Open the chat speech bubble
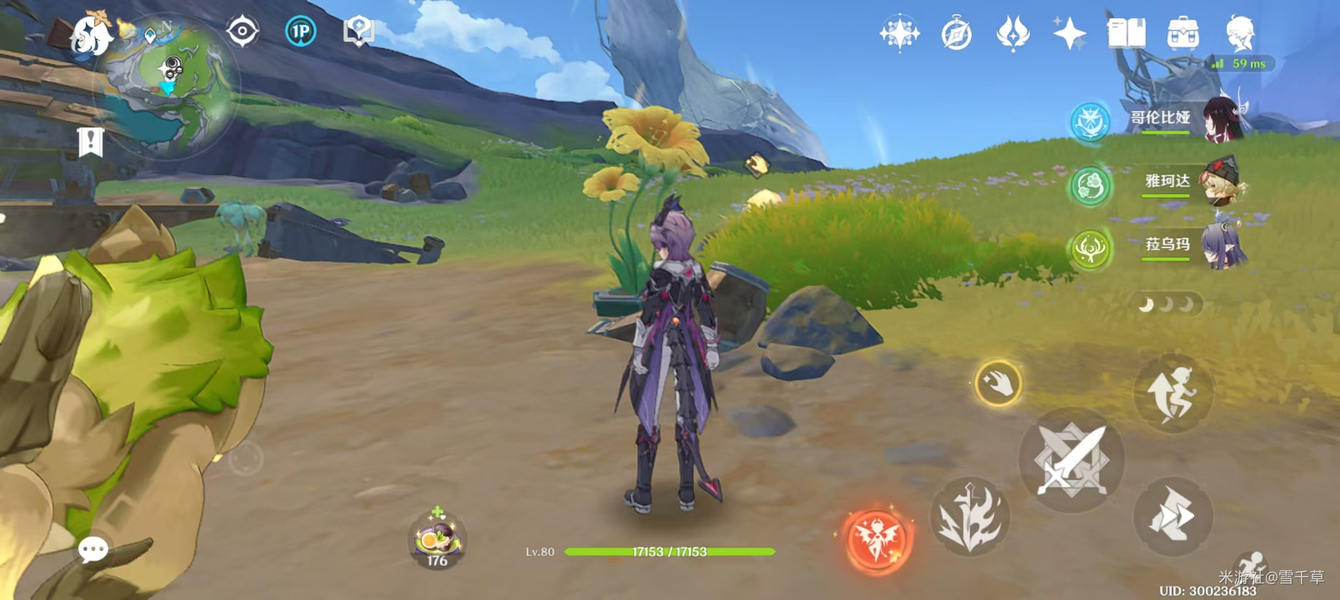The image size is (1340, 600). [94, 549]
